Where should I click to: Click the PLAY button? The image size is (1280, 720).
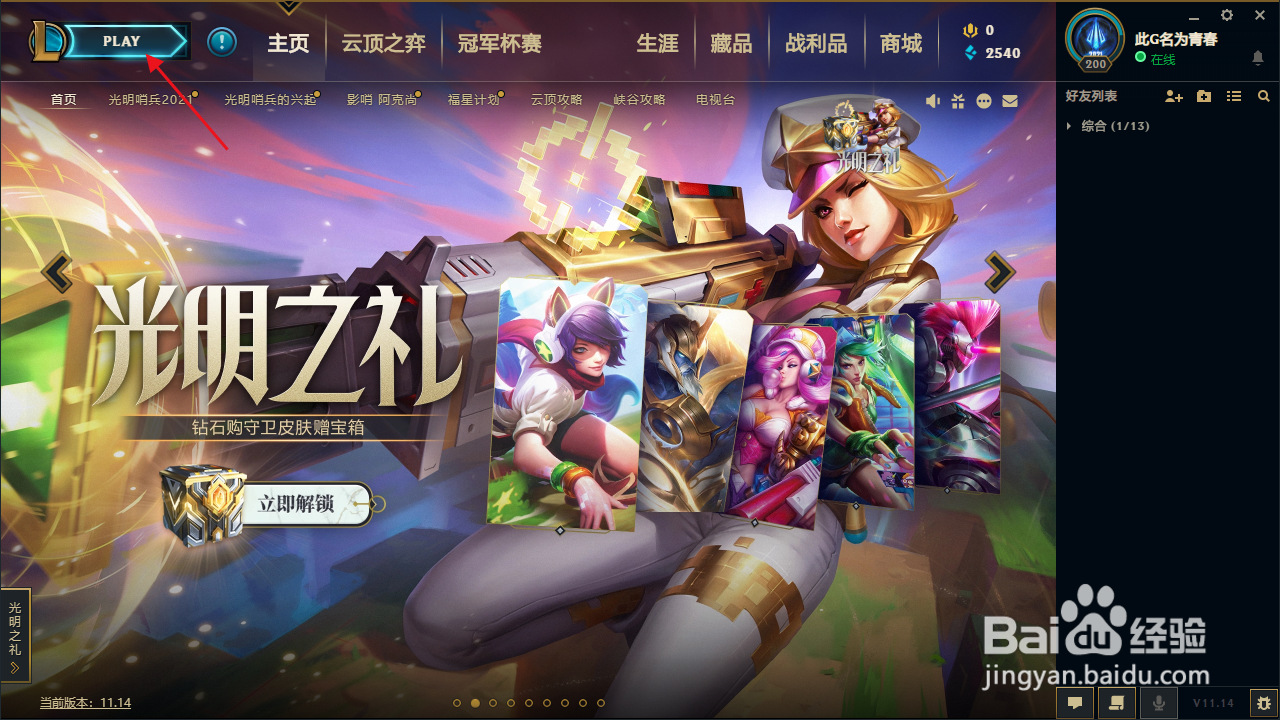click(122, 41)
